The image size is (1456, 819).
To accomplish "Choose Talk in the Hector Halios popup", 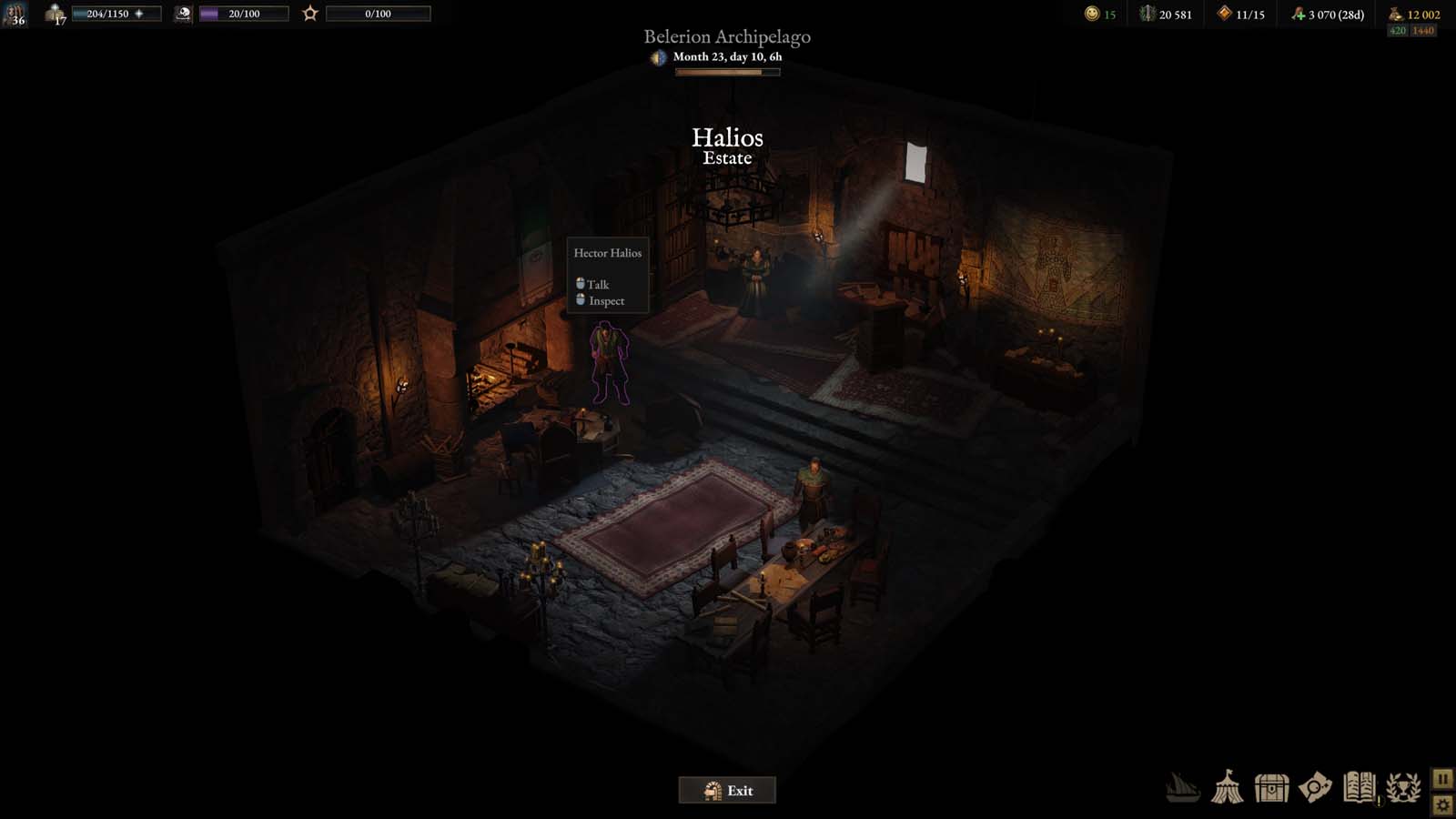I will [x=597, y=284].
